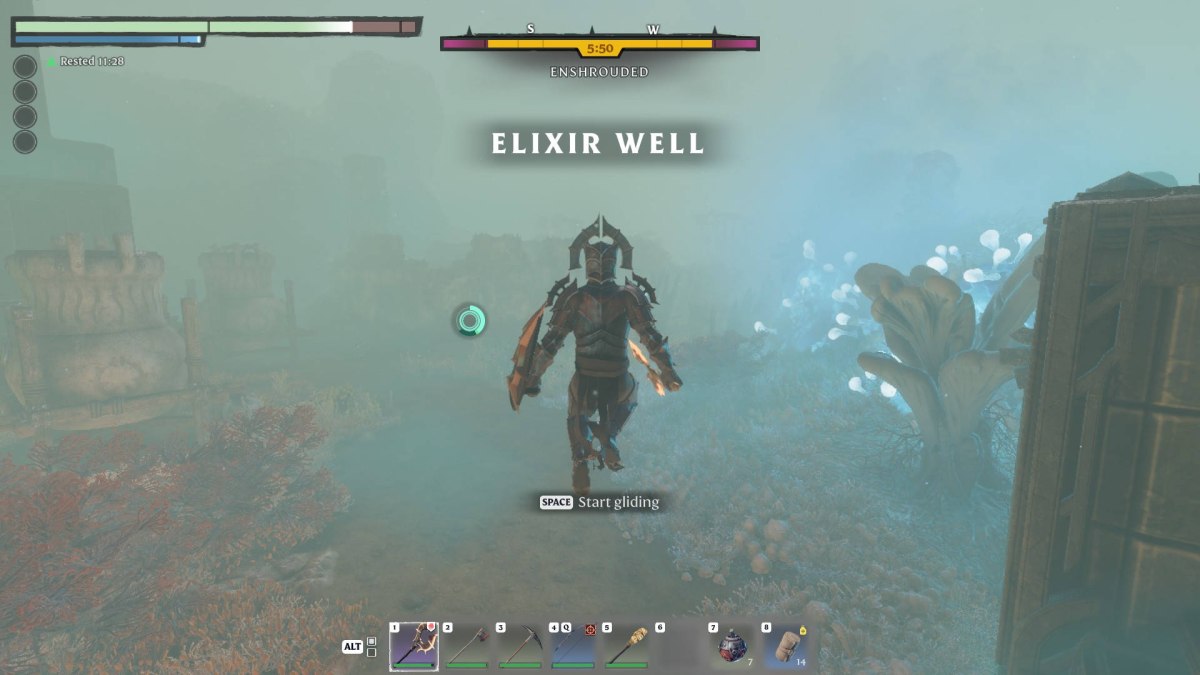Toggle the hotbar row switcher beside ALT
Image resolution: width=1200 pixels, height=675 pixels.
point(372,646)
